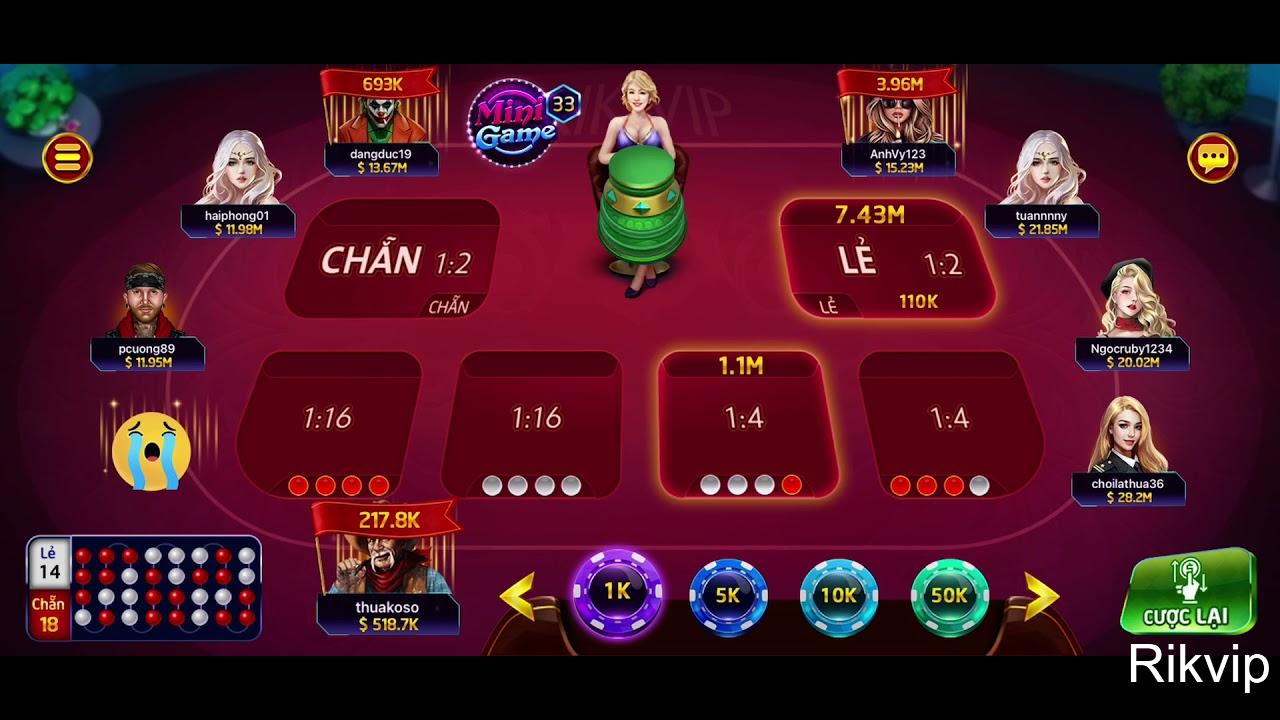
Task: Open the chat bubble button
Action: click(1212, 158)
